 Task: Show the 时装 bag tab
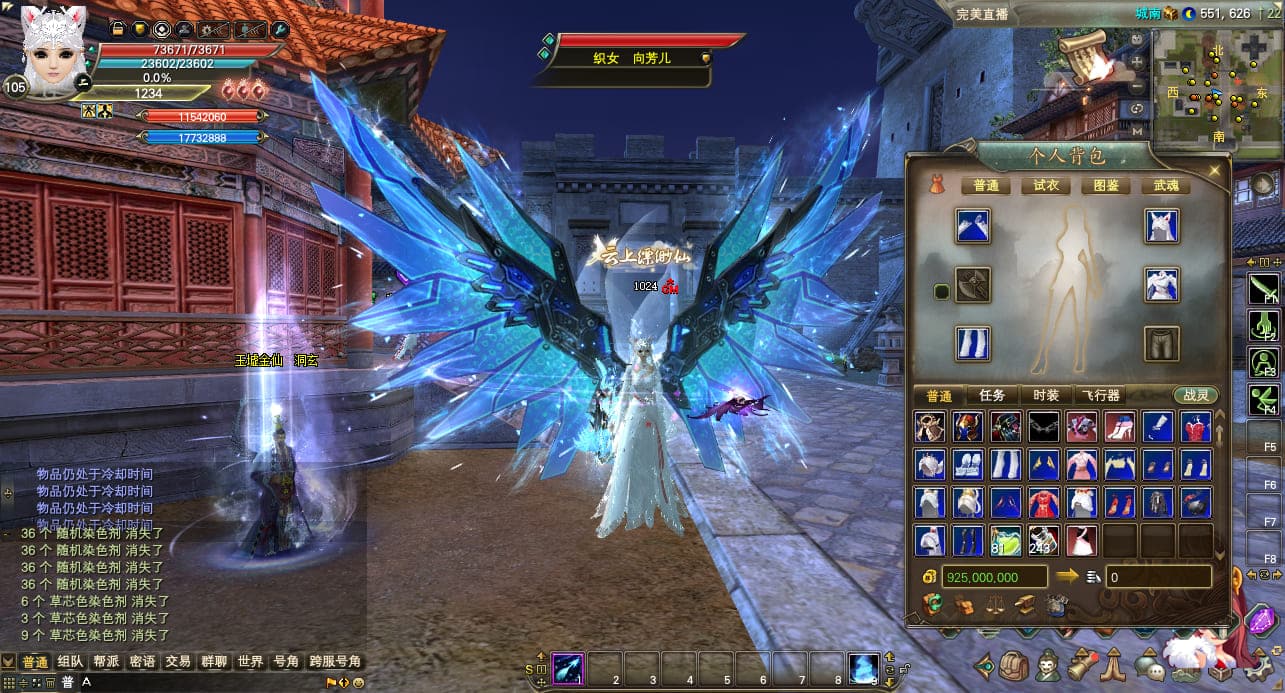[x=1046, y=395]
